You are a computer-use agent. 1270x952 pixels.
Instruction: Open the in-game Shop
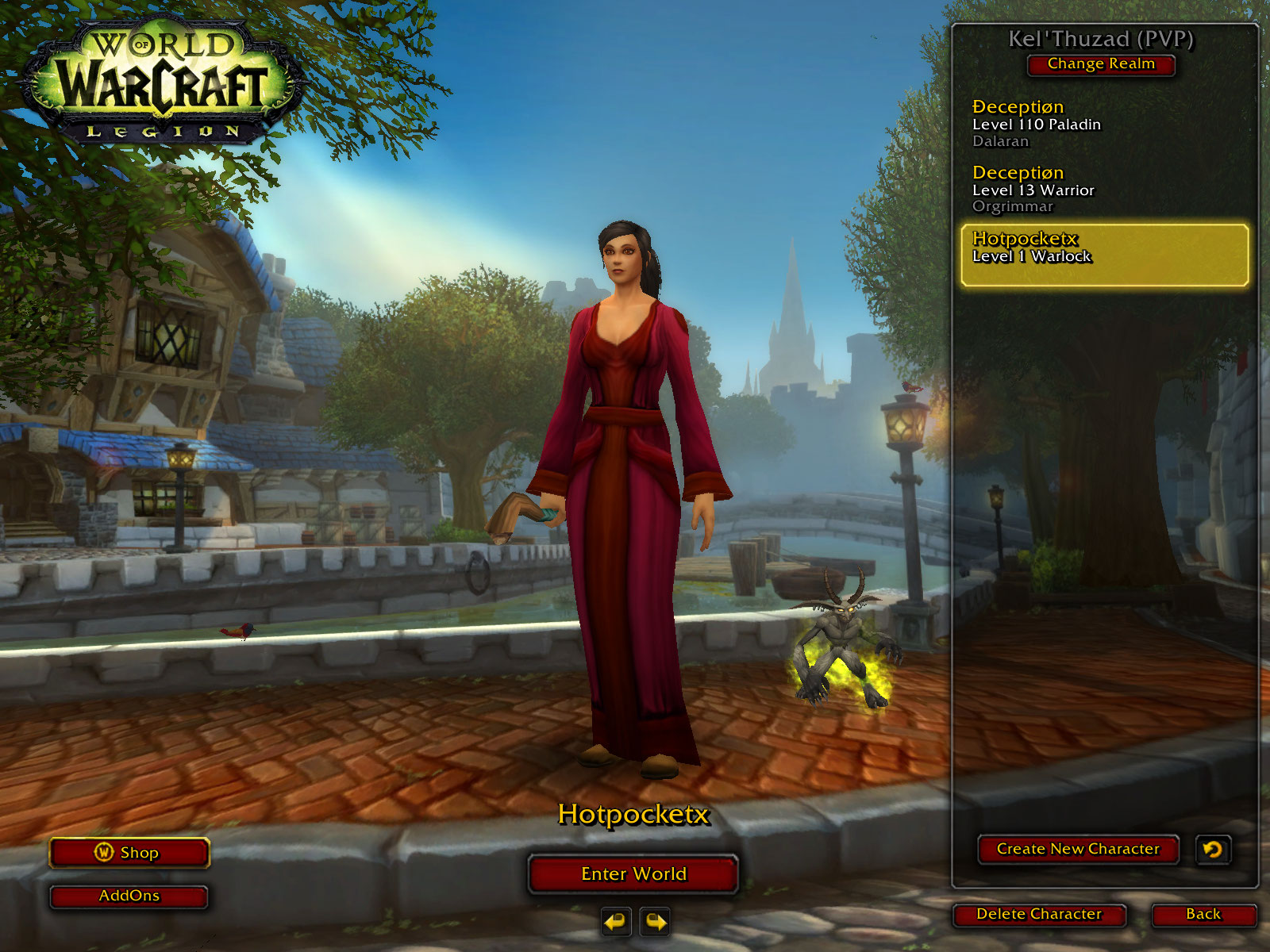[x=129, y=853]
